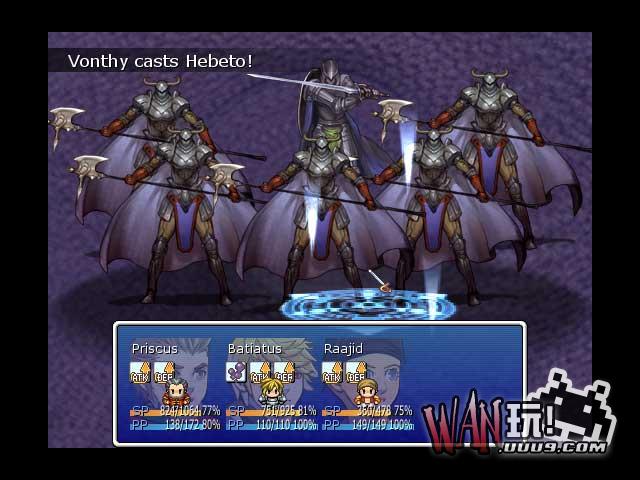The width and height of the screenshot is (640, 480).
Task: Click Priscus's DEF buff icon
Action: (164, 373)
